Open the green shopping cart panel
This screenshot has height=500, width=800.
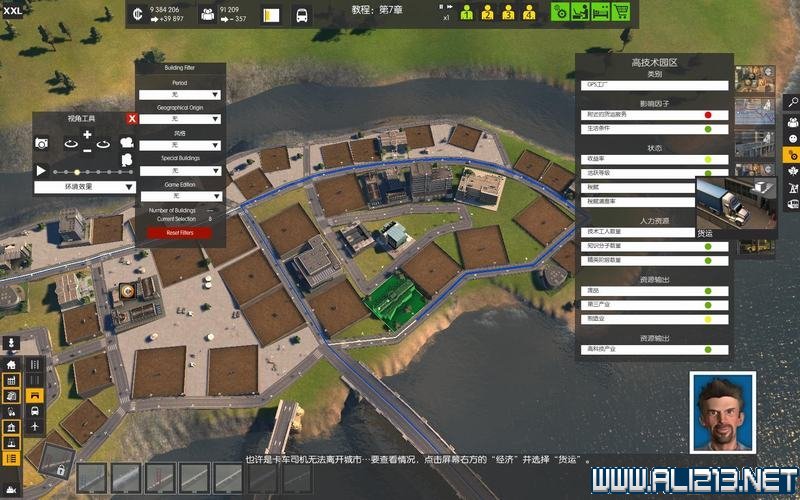tap(621, 14)
